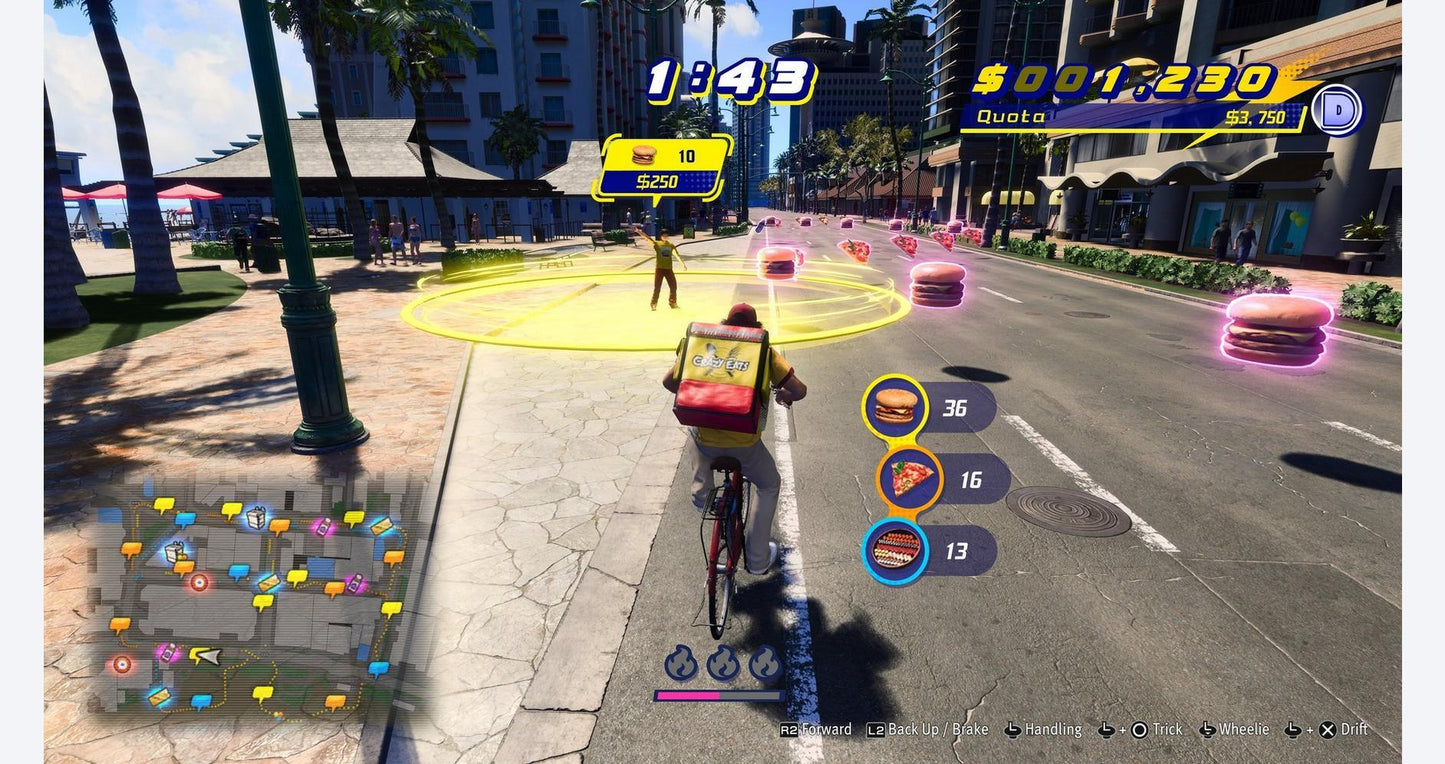Select the burger inventory icon showing 36

pos(893,405)
